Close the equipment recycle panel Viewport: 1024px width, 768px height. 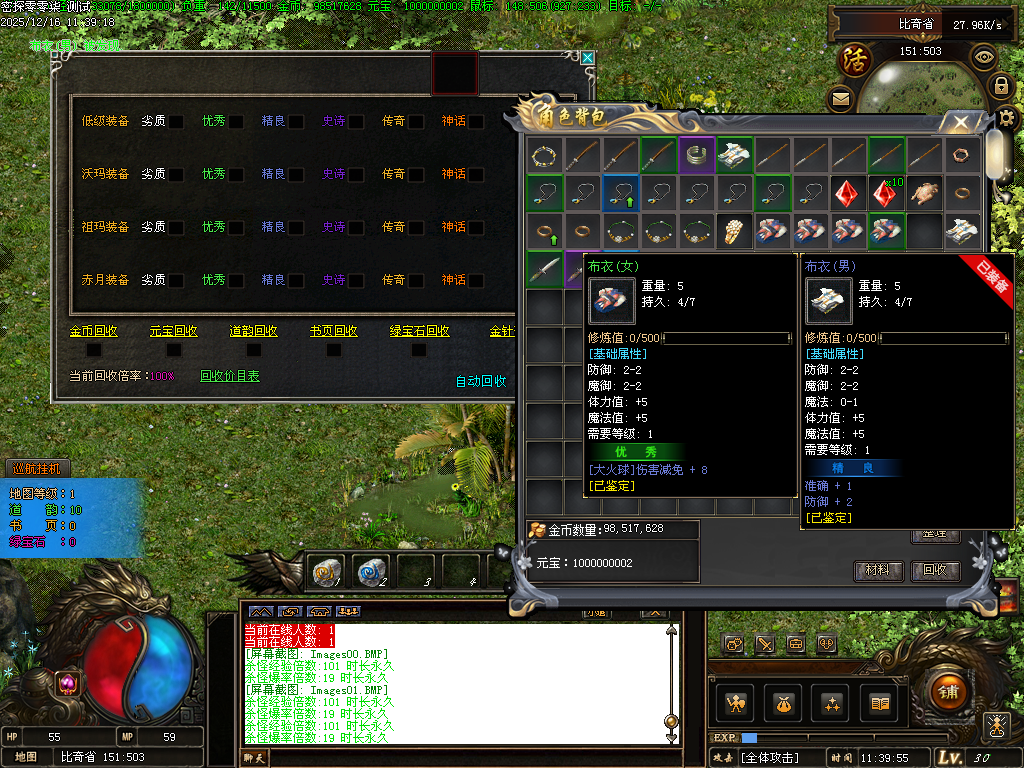[x=588, y=58]
